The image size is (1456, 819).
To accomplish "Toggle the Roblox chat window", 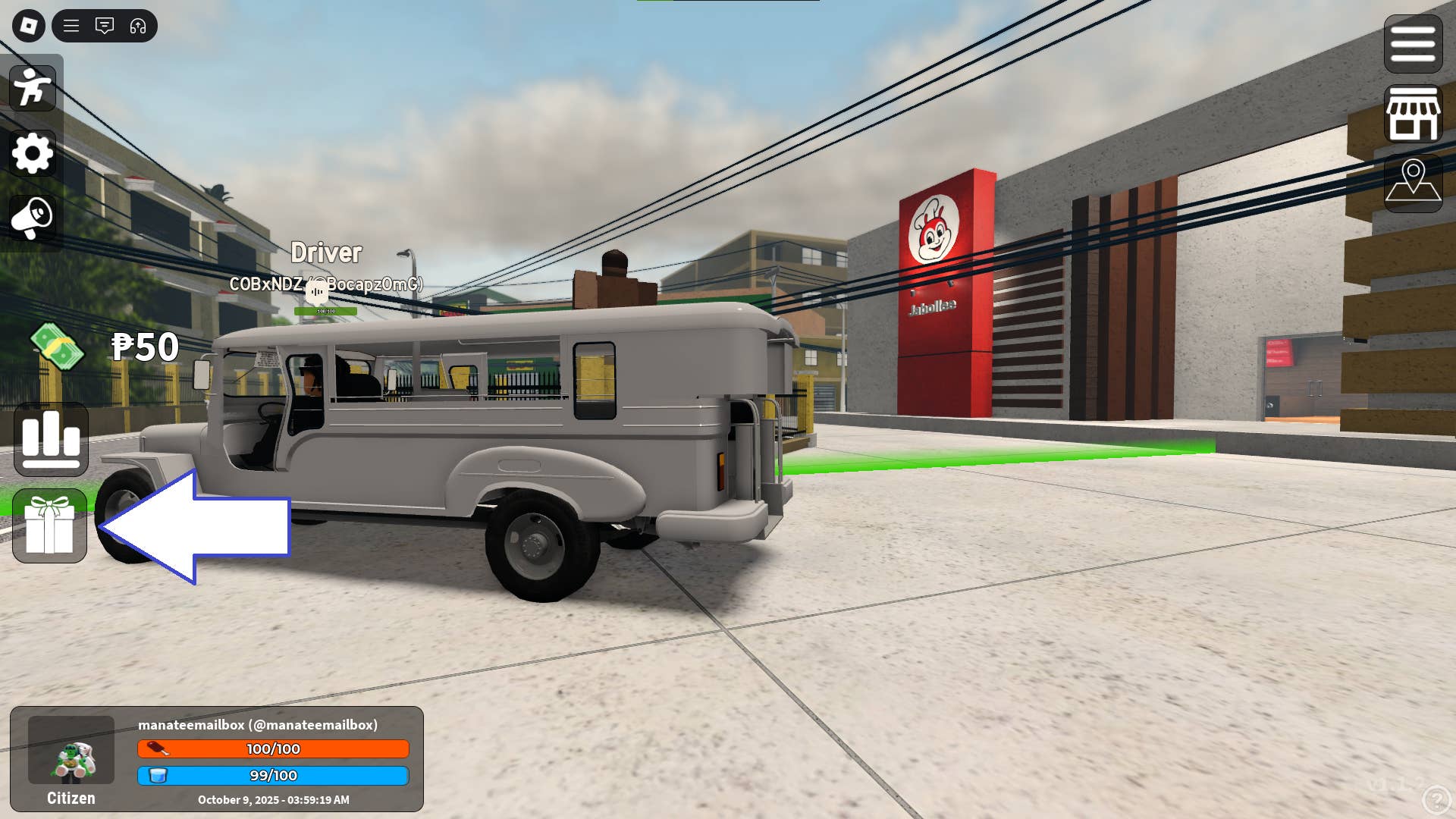I will pos(105,26).
